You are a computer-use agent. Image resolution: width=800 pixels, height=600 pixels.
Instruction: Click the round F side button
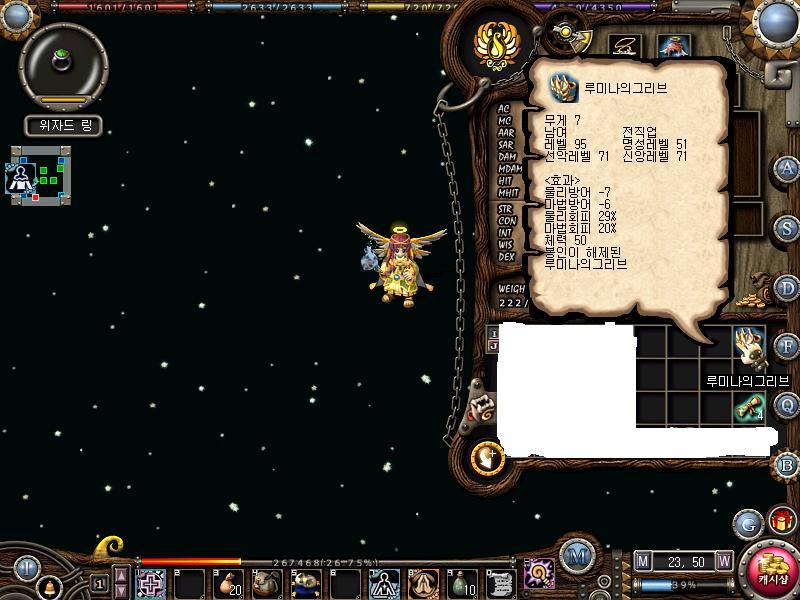tap(787, 346)
